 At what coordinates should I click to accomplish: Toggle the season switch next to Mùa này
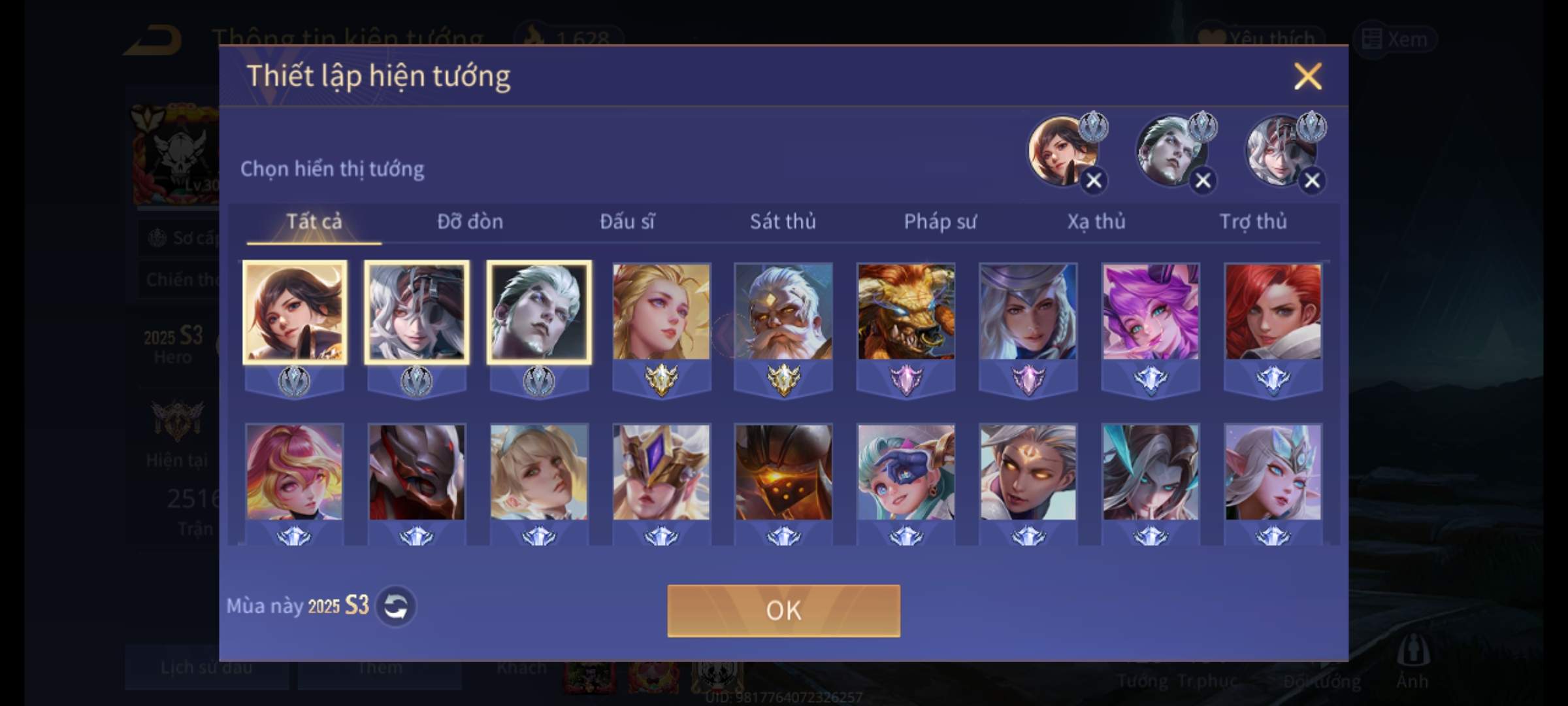tap(396, 607)
